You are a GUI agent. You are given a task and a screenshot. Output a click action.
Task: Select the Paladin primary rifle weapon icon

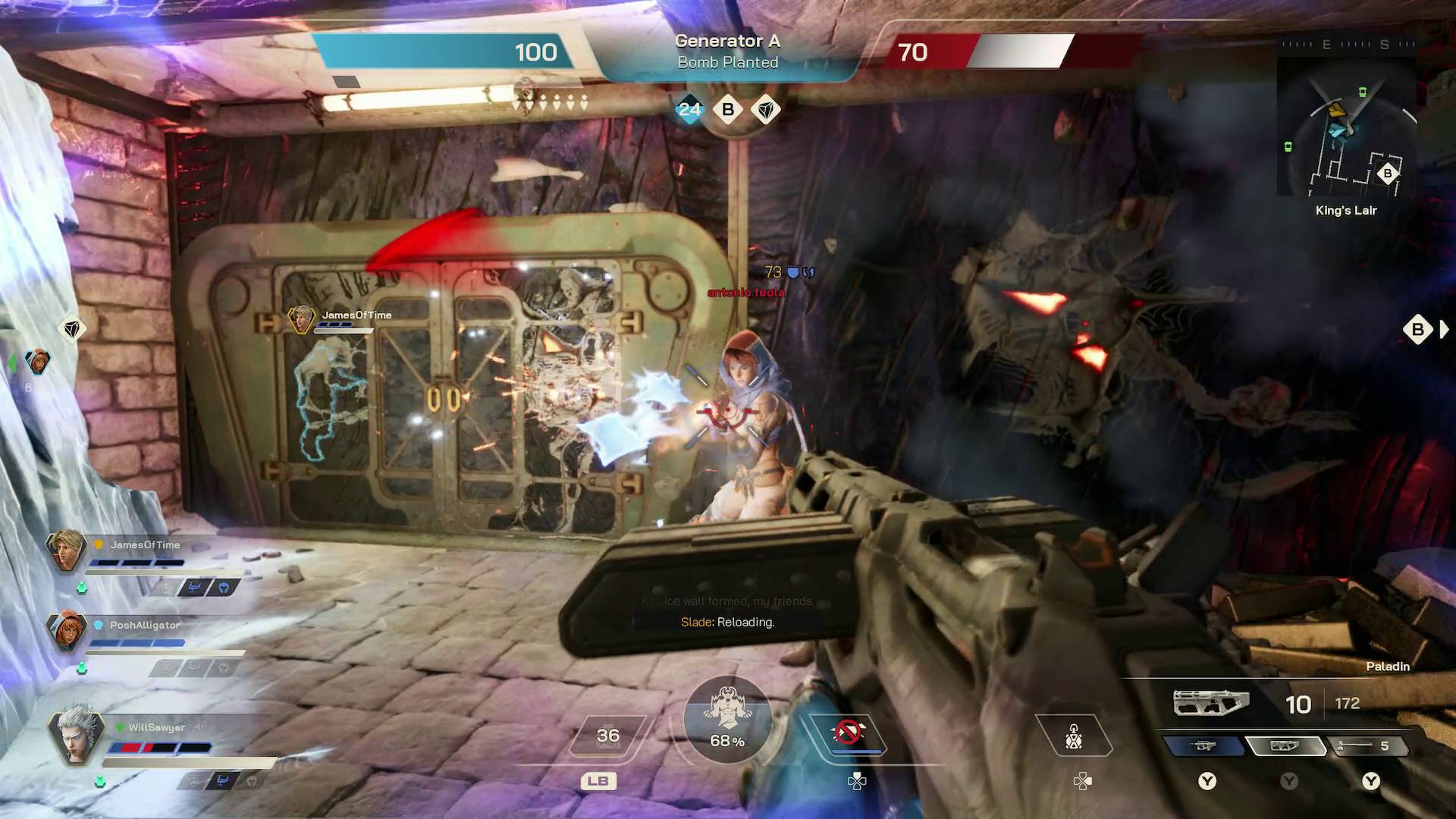click(1210, 702)
